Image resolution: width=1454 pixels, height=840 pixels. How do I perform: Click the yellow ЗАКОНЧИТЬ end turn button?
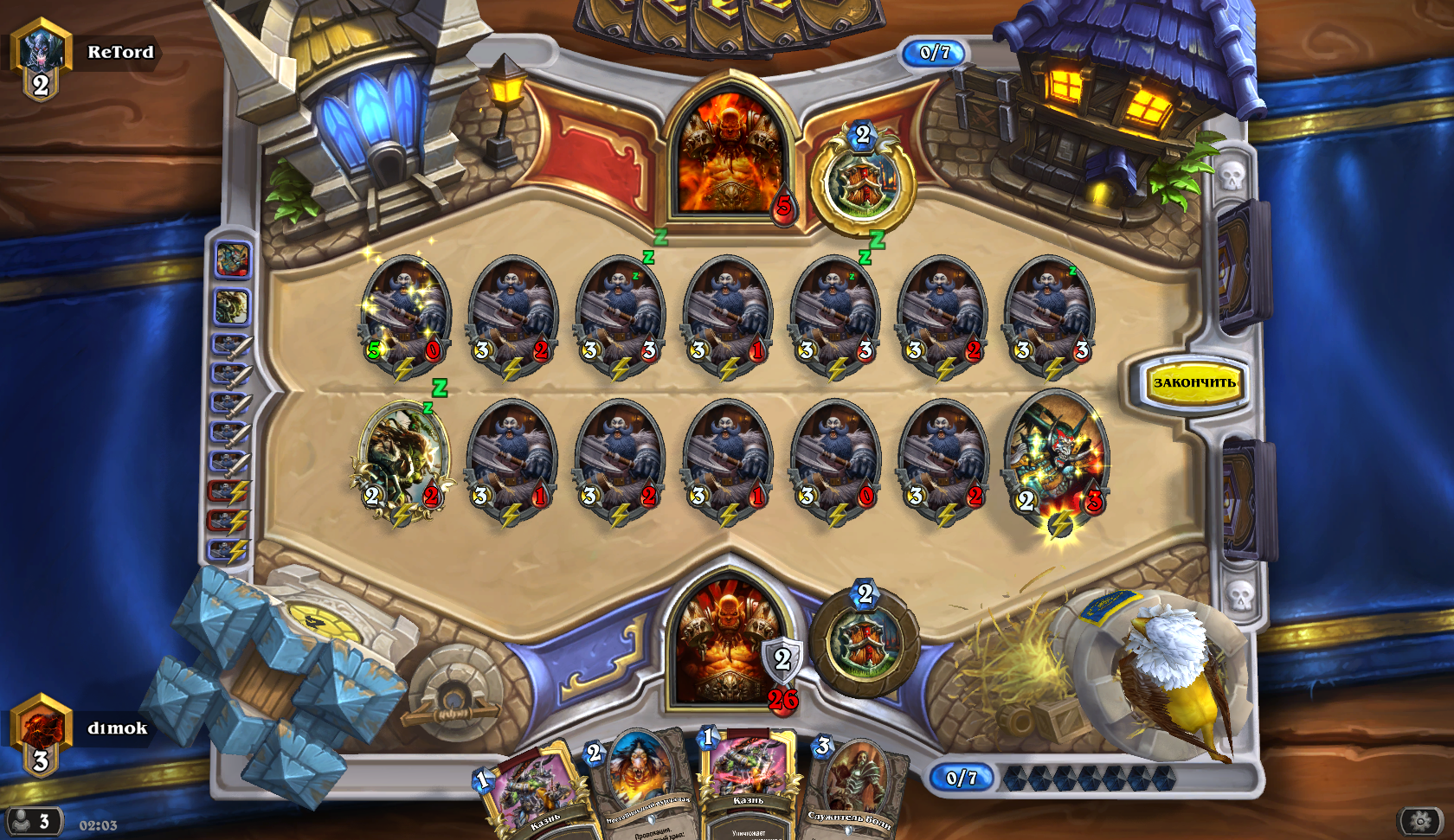click(x=1193, y=382)
